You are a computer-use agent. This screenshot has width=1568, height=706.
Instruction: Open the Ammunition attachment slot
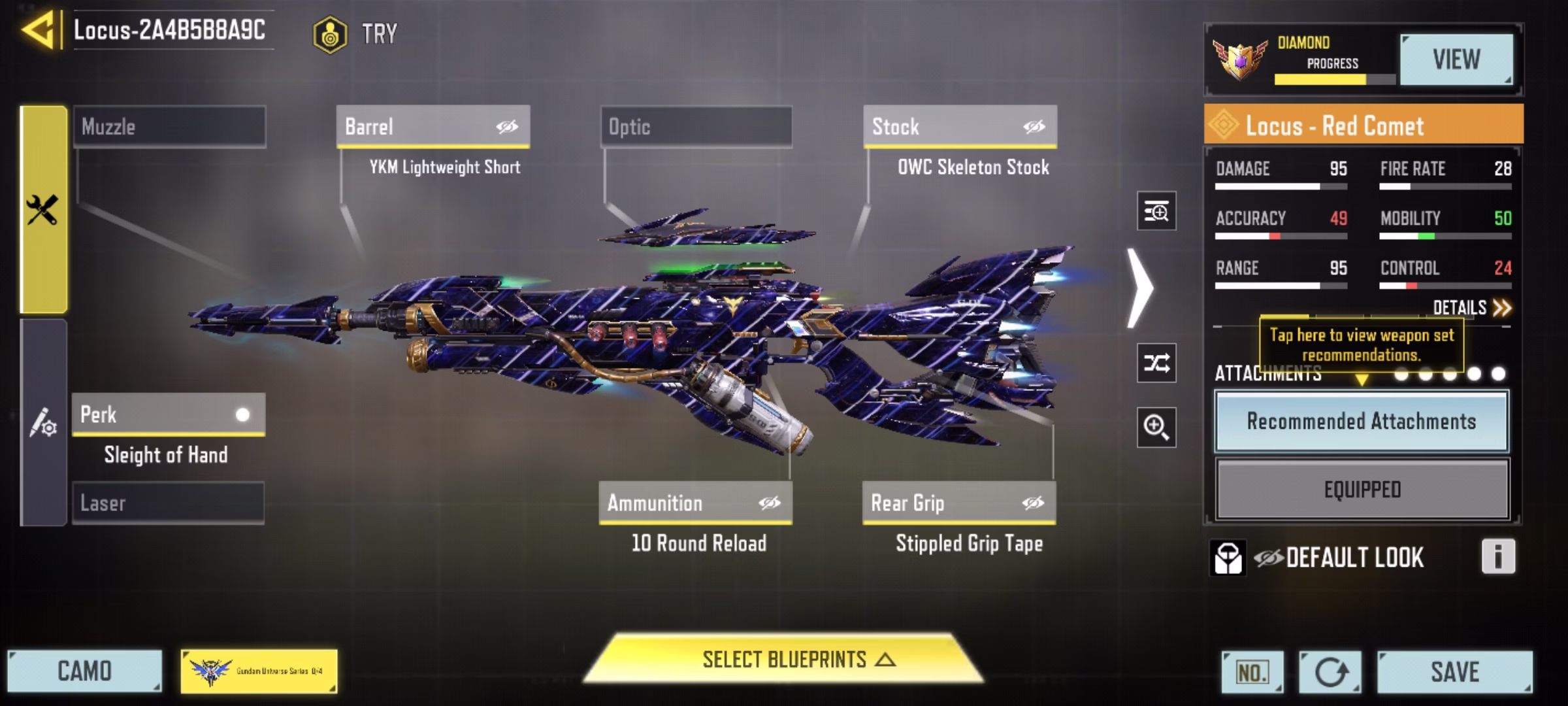coord(695,503)
